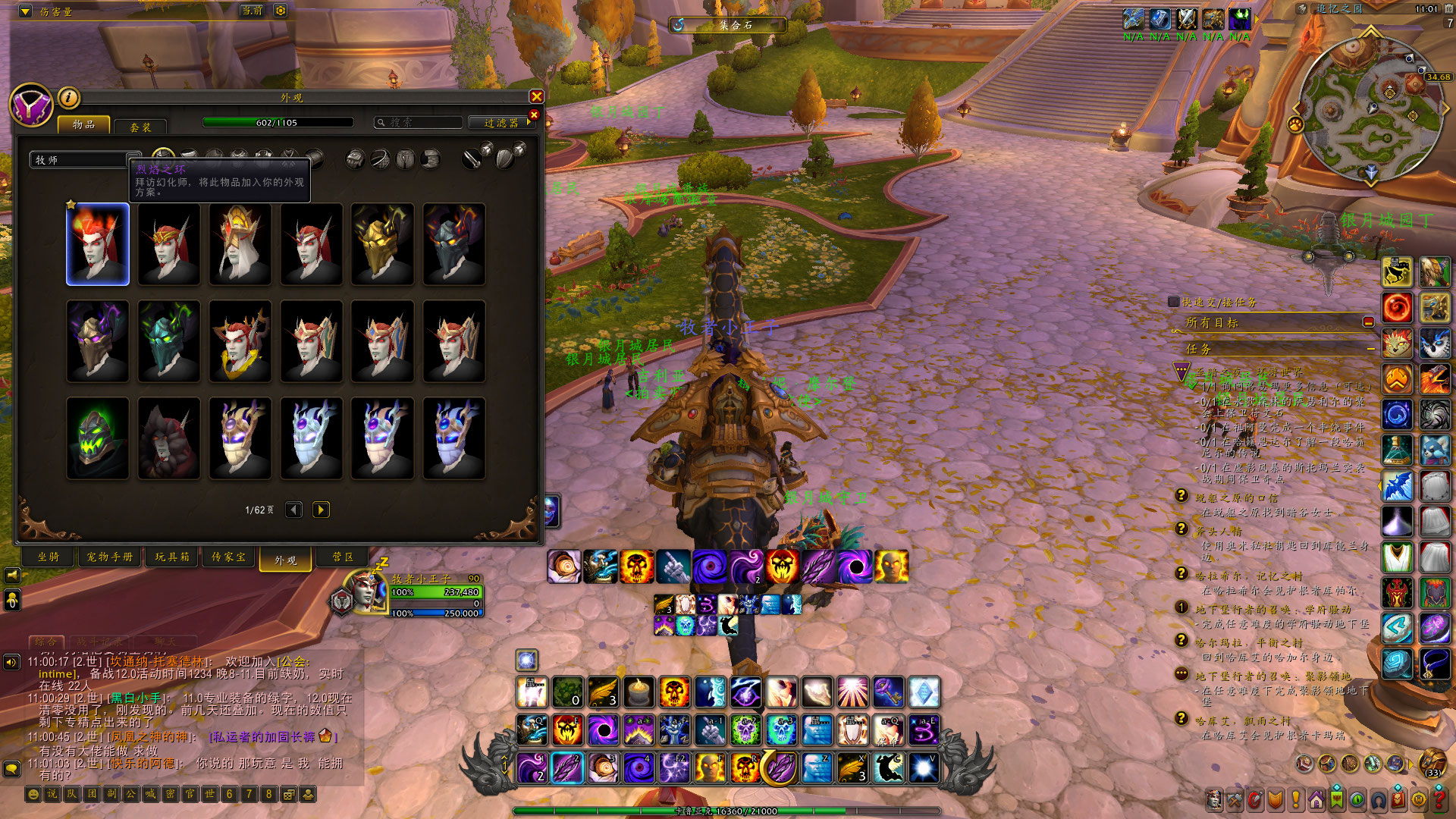Go to the next appearance page

tap(321, 510)
